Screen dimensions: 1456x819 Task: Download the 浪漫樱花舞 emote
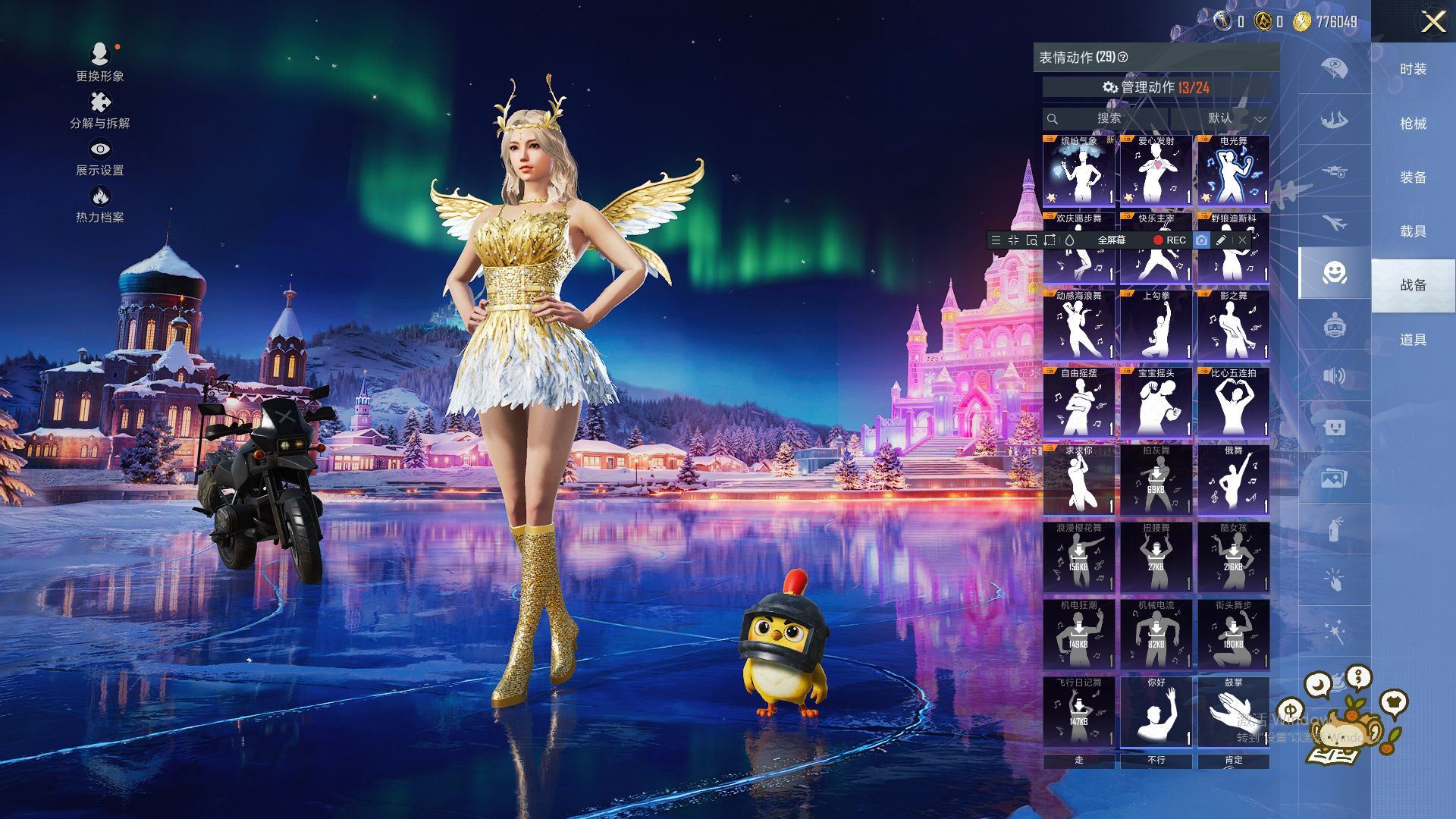click(x=1078, y=558)
